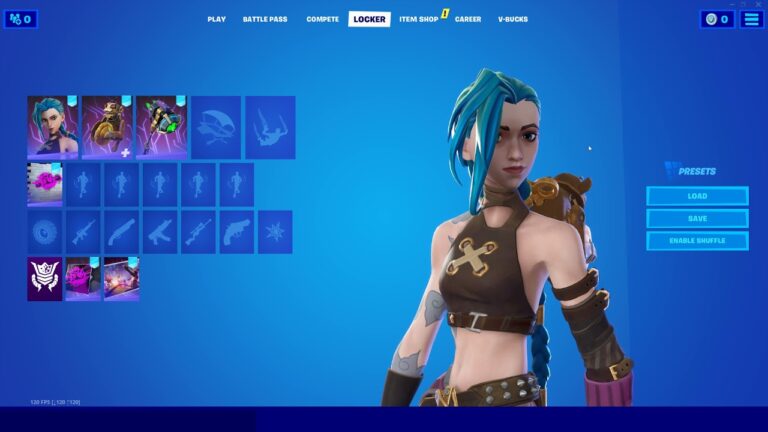Viewport: 768px width, 432px height.
Task: Select the hammer pickaxe slot
Action: pos(161,127)
